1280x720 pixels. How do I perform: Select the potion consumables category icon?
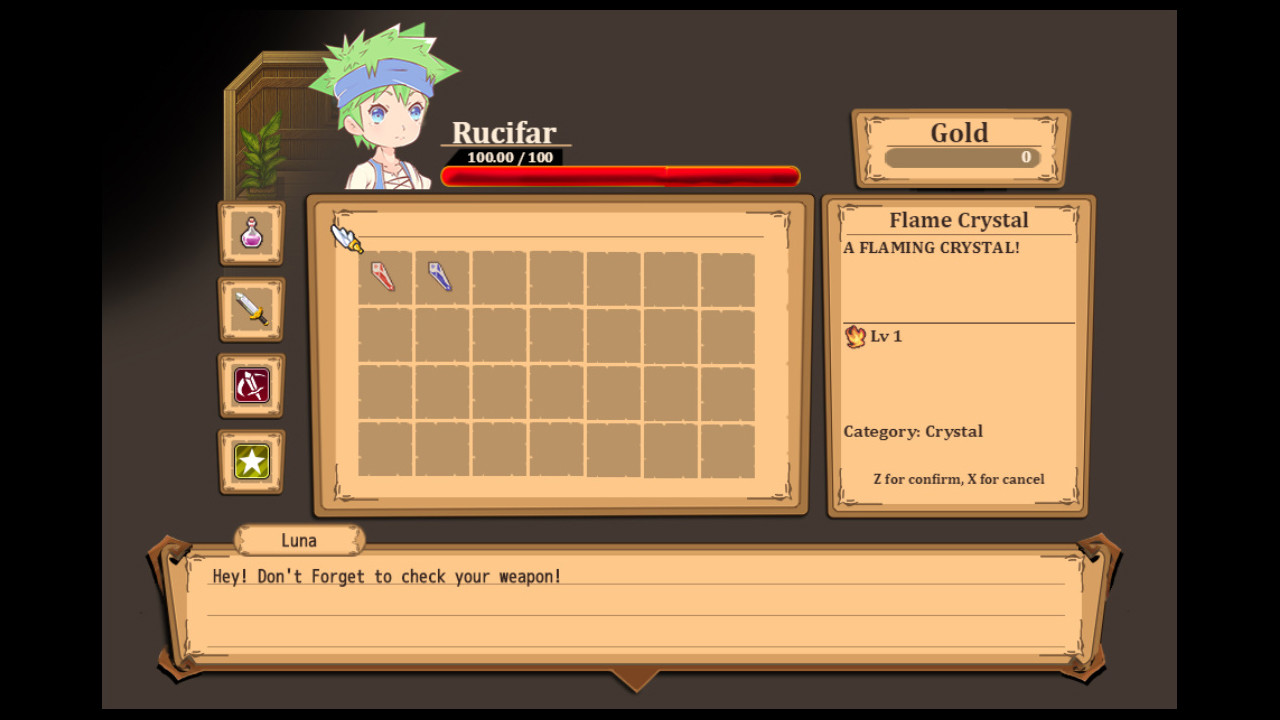click(251, 235)
